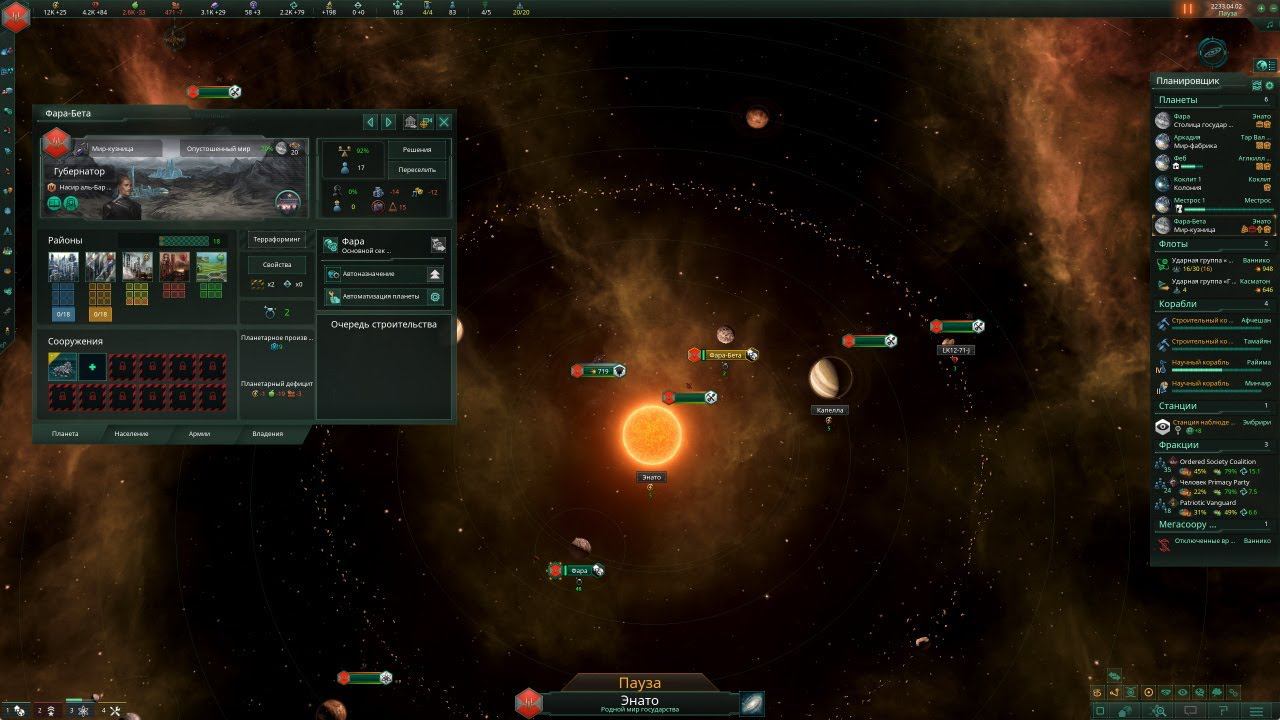Switch to the Армии tab
This screenshot has width=1280, height=720.
[199, 434]
